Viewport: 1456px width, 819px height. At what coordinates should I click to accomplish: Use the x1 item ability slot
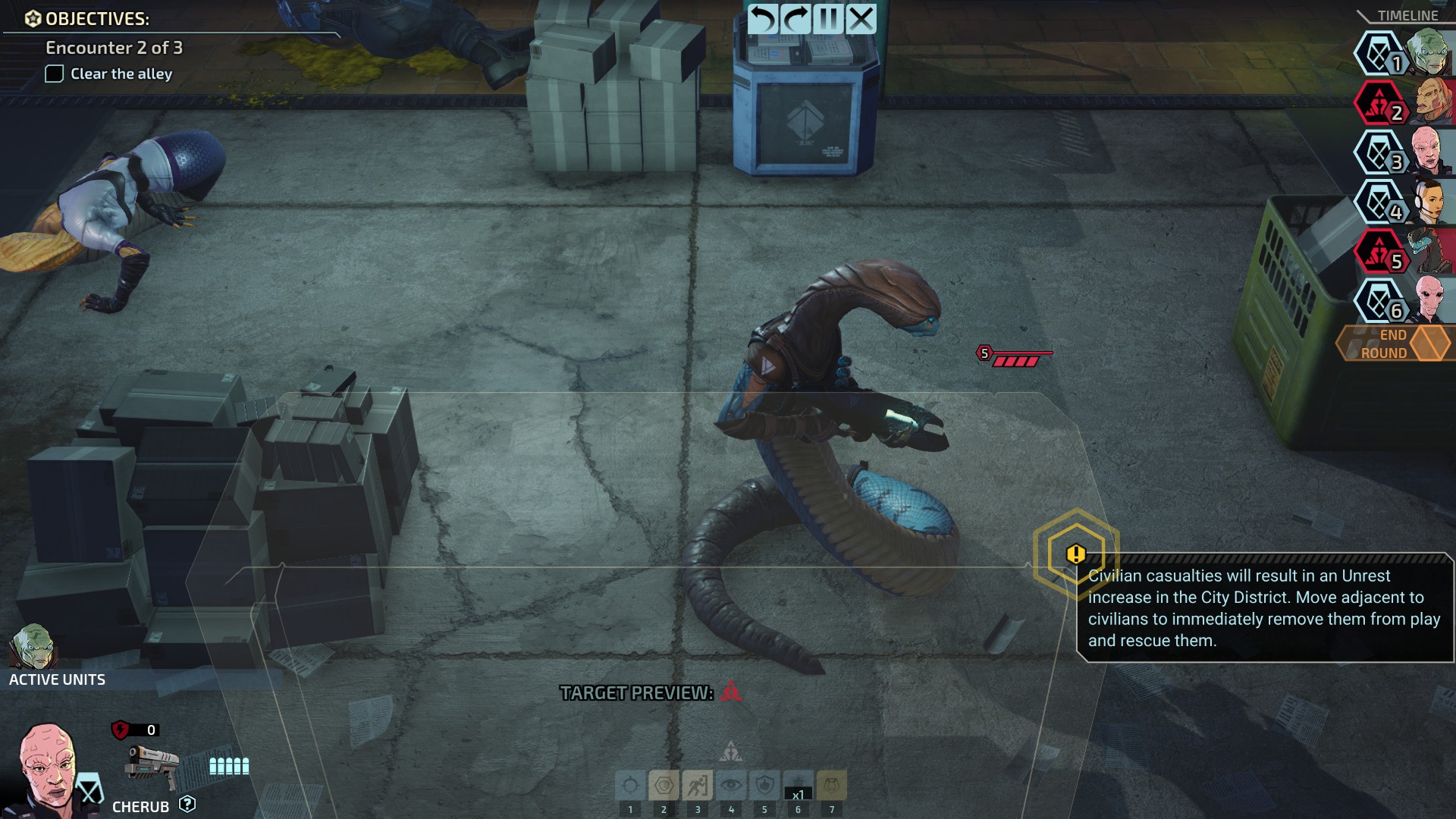798,786
